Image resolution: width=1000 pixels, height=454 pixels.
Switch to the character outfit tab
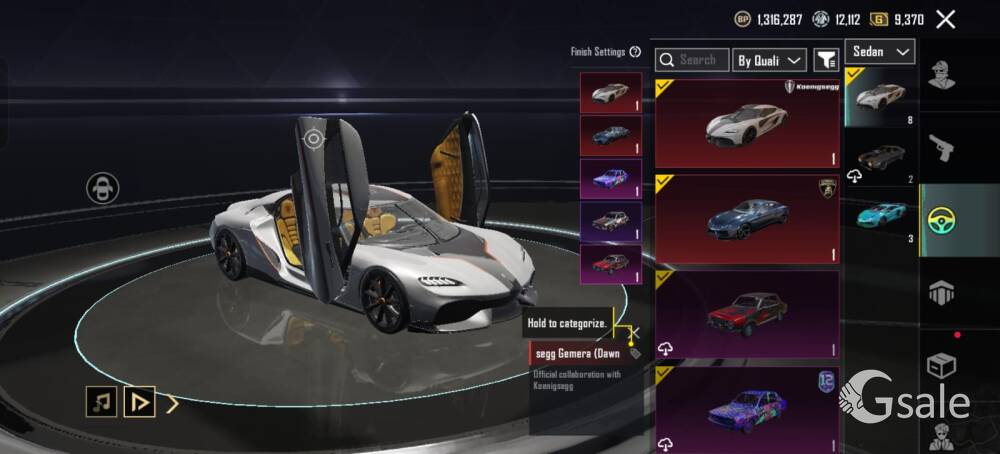[941, 76]
